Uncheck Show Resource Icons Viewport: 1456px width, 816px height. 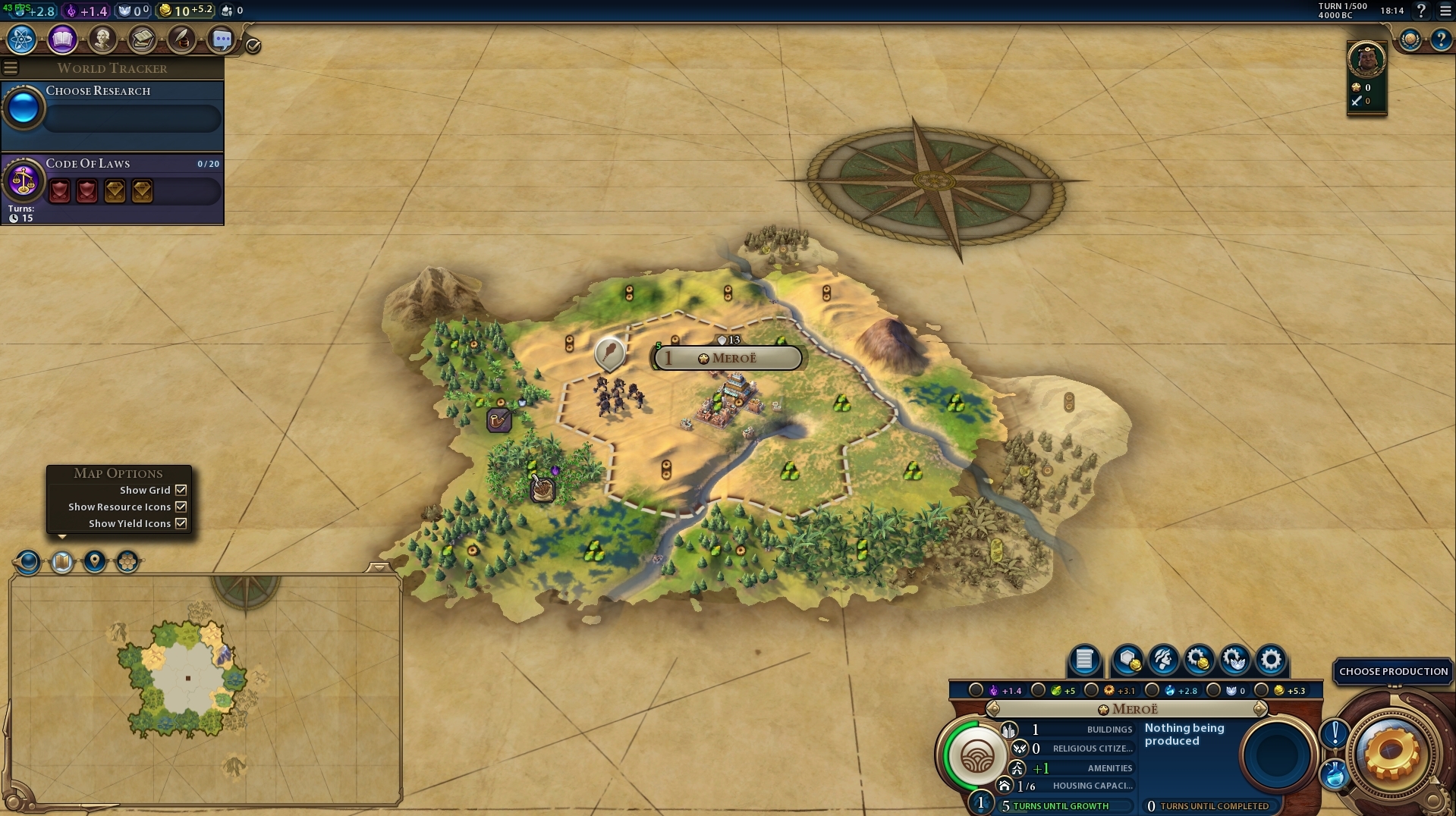tap(180, 507)
